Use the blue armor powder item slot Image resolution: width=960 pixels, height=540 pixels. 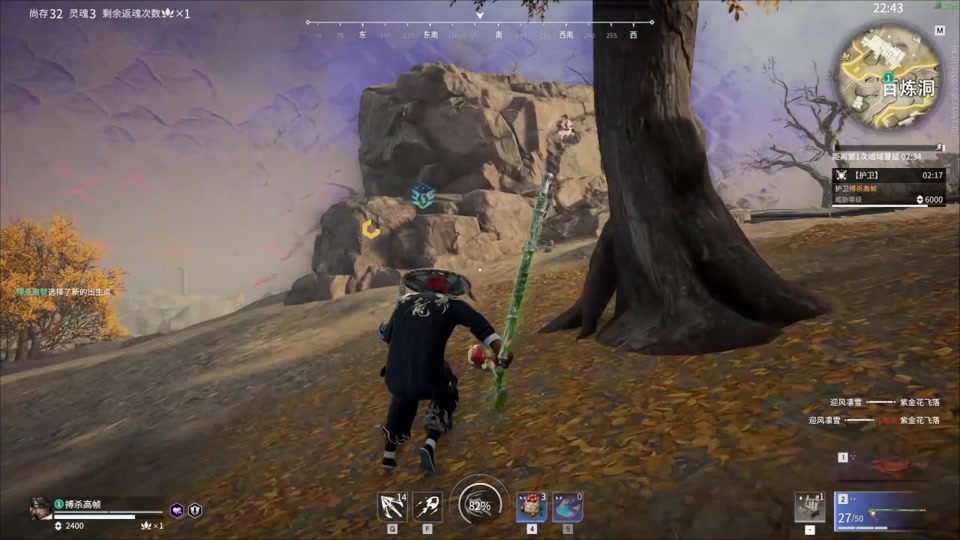point(568,506)
